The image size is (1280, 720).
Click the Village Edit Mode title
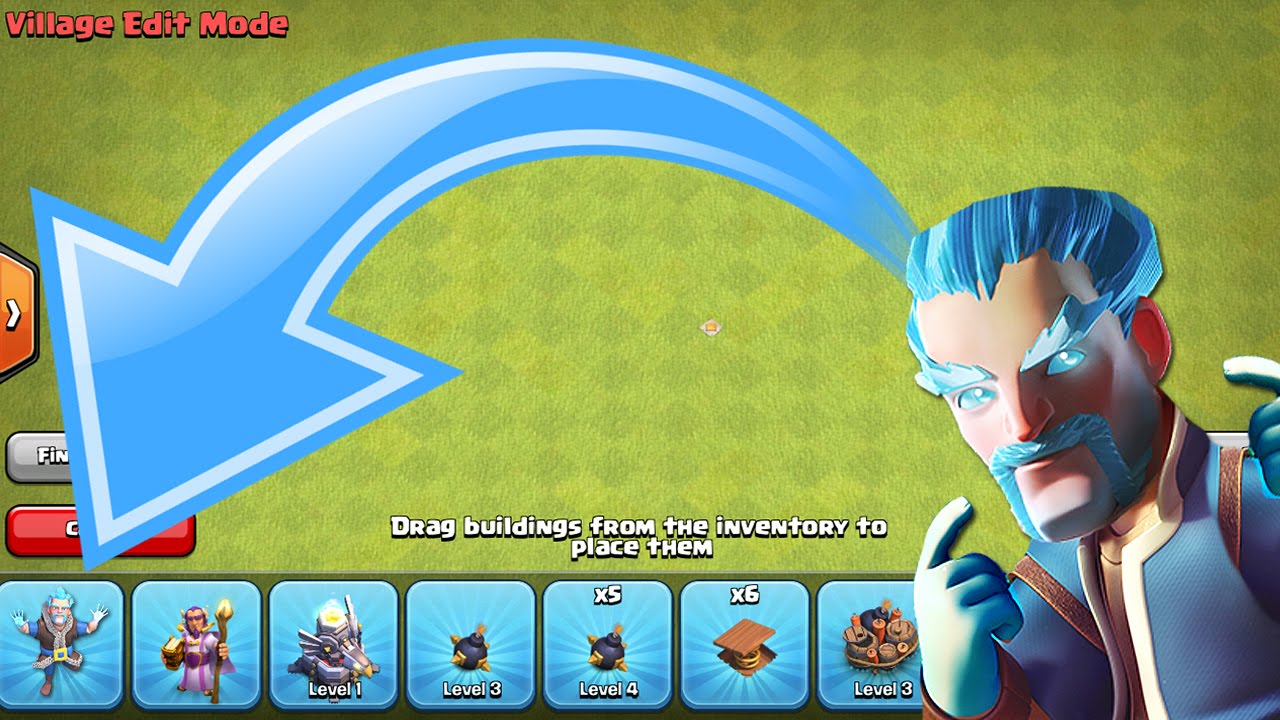145,22
